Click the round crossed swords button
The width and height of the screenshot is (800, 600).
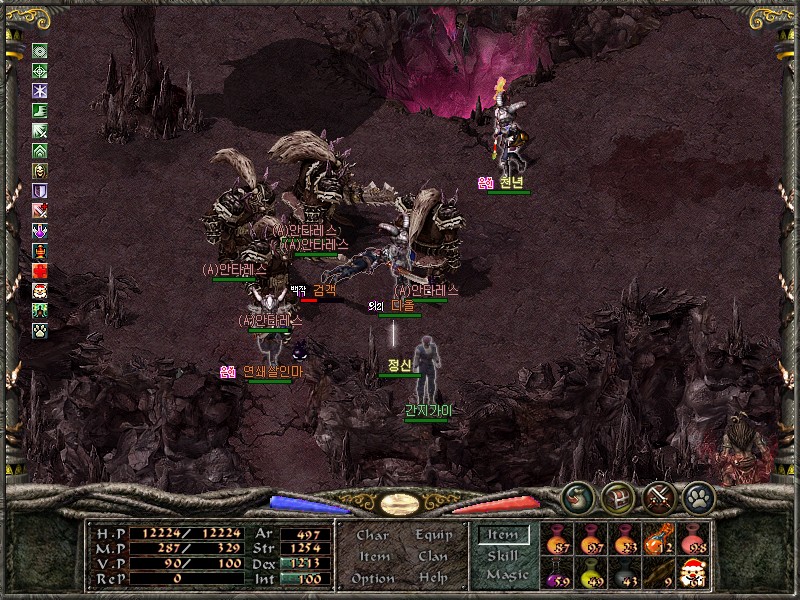tap(657, 496)
